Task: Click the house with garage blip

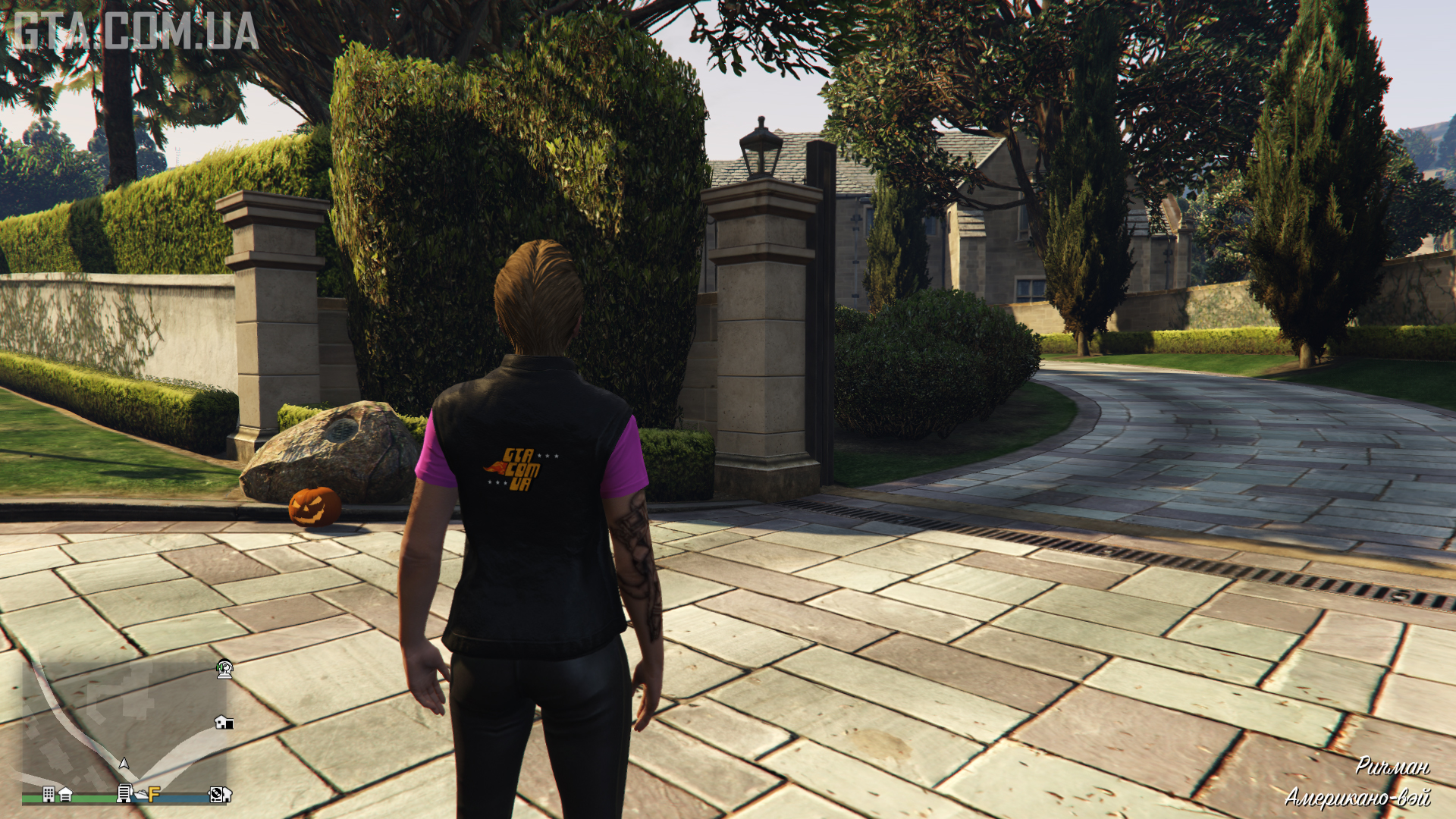Action: (x=223, y=722)
